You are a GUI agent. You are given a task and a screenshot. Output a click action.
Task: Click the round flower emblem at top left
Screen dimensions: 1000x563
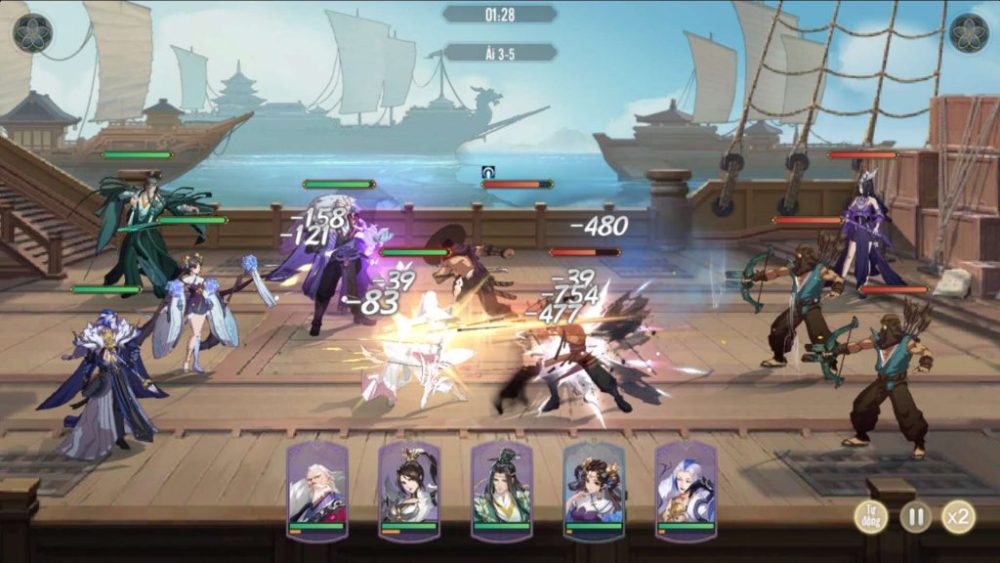click(32, 34)
